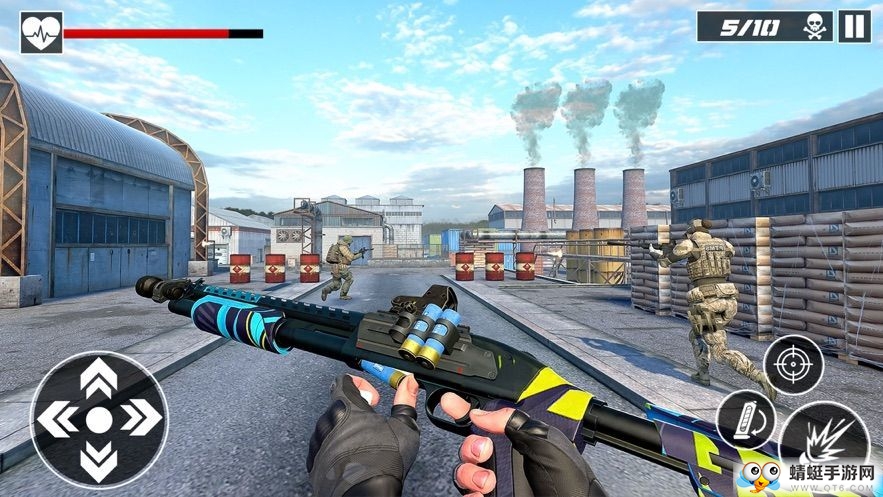883x497 pixels.
Task: Move backward with the down arrow
Action: coord(98,460)
